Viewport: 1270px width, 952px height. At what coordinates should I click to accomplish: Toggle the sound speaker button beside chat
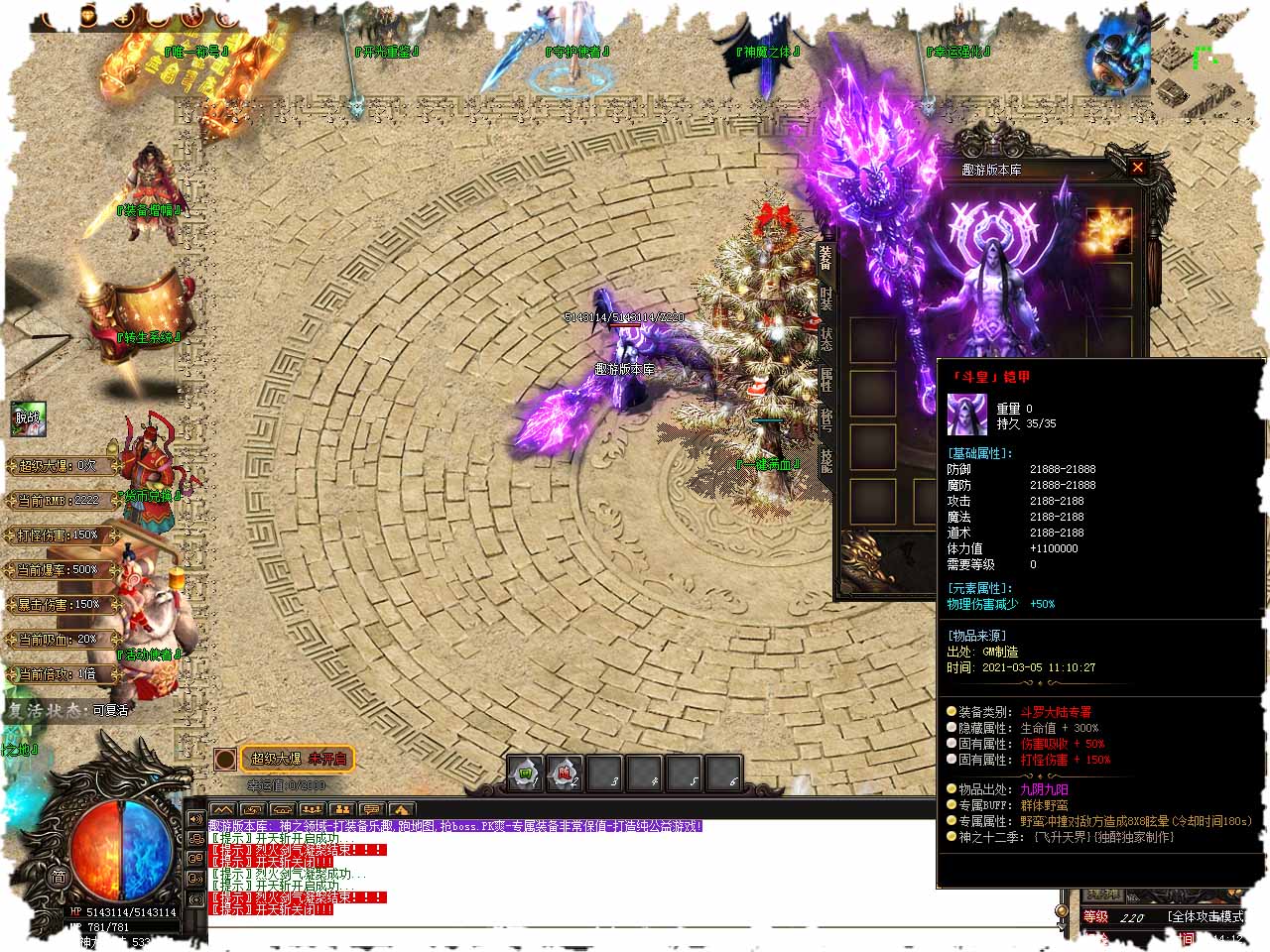coord(195,818)
